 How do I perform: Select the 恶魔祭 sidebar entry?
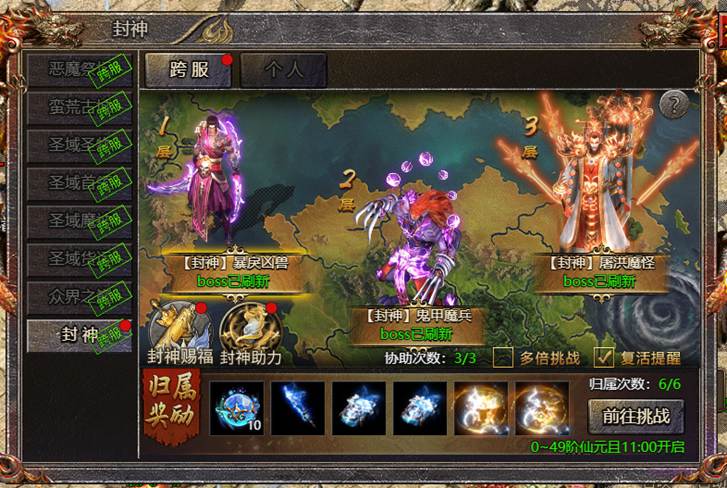78,70
